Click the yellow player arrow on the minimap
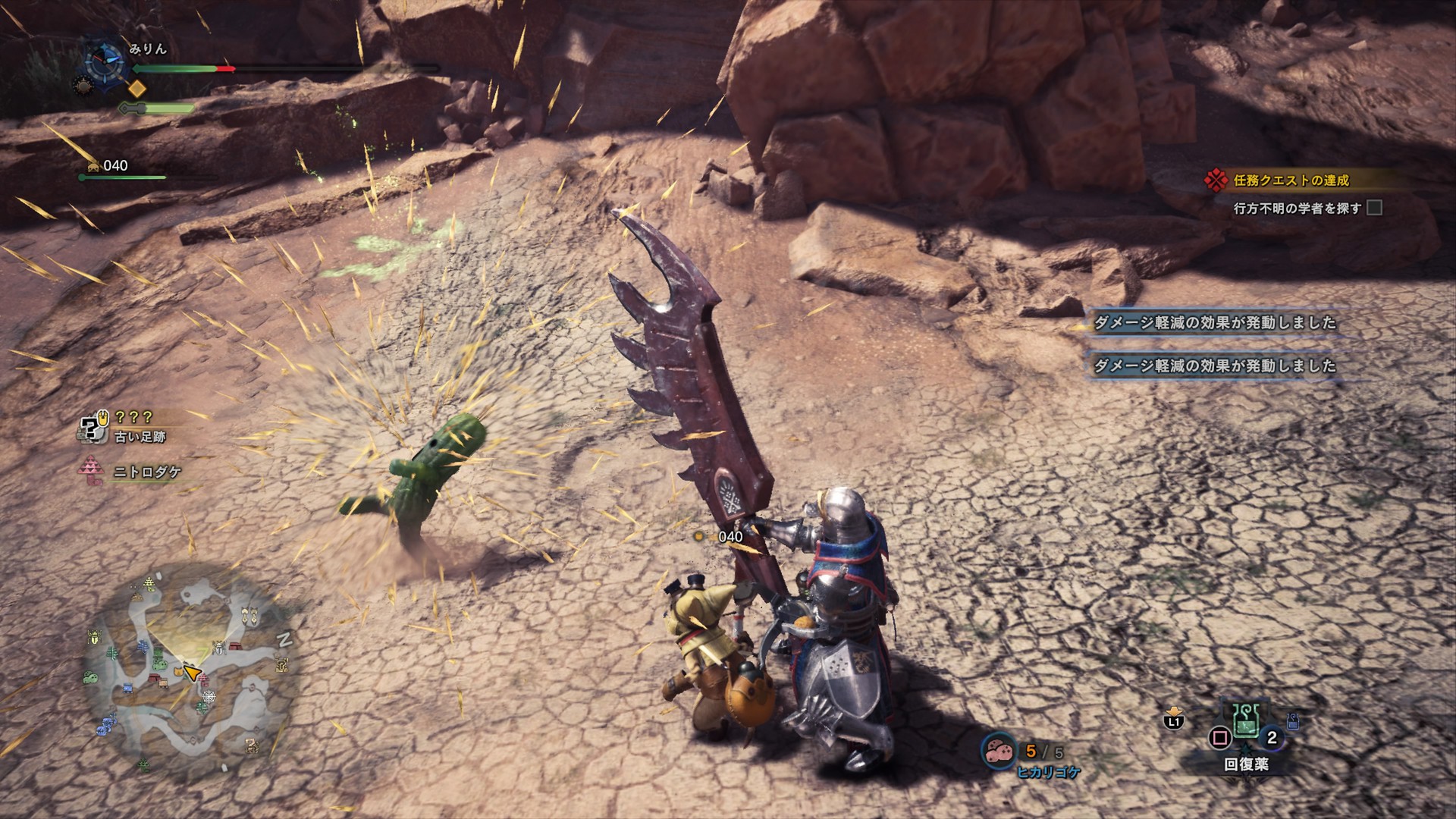Screen dimensions: 1456x819 point(191,673)
